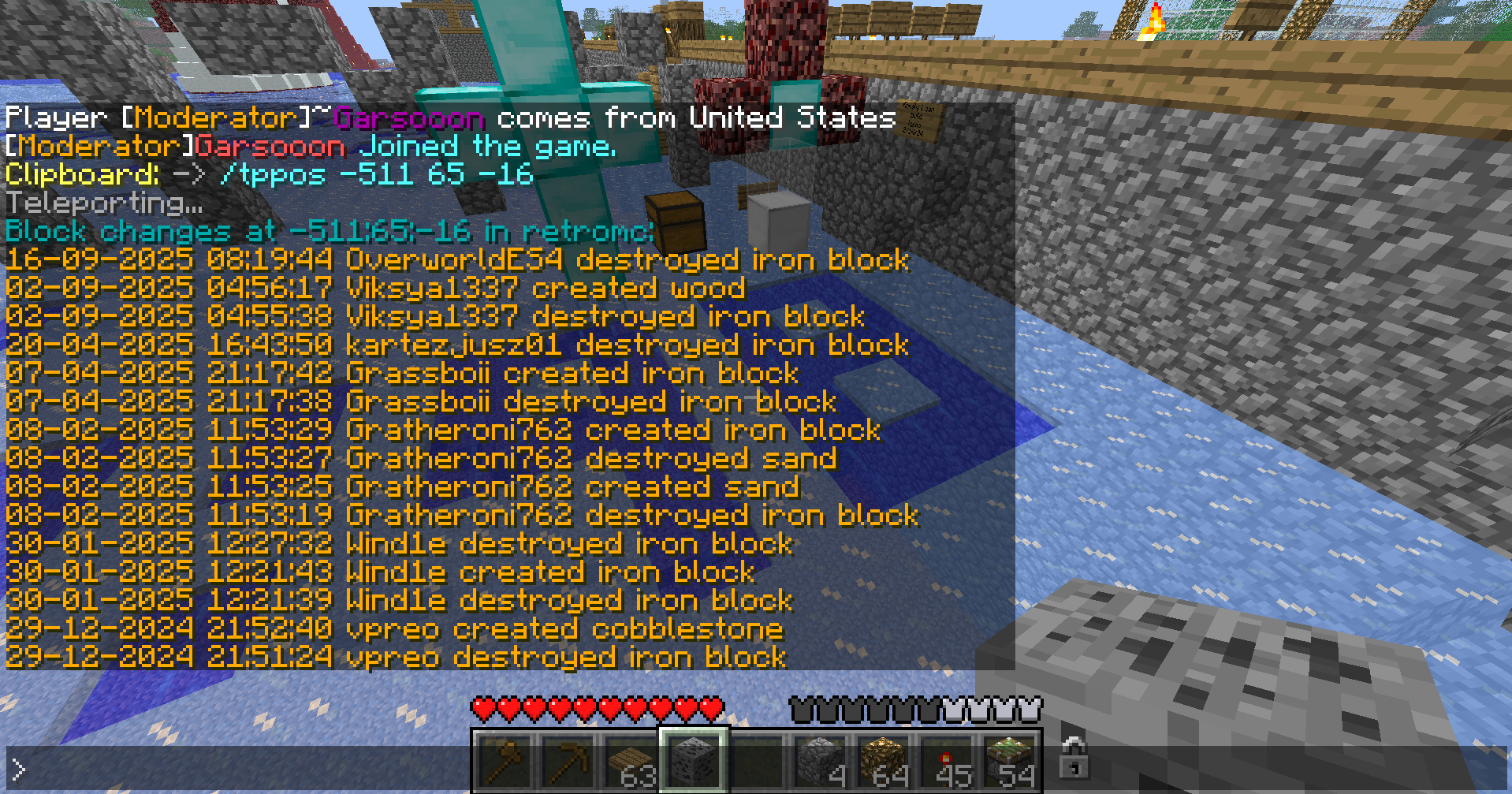Select the glowstone stack of 64

click(x=883, y=761)
